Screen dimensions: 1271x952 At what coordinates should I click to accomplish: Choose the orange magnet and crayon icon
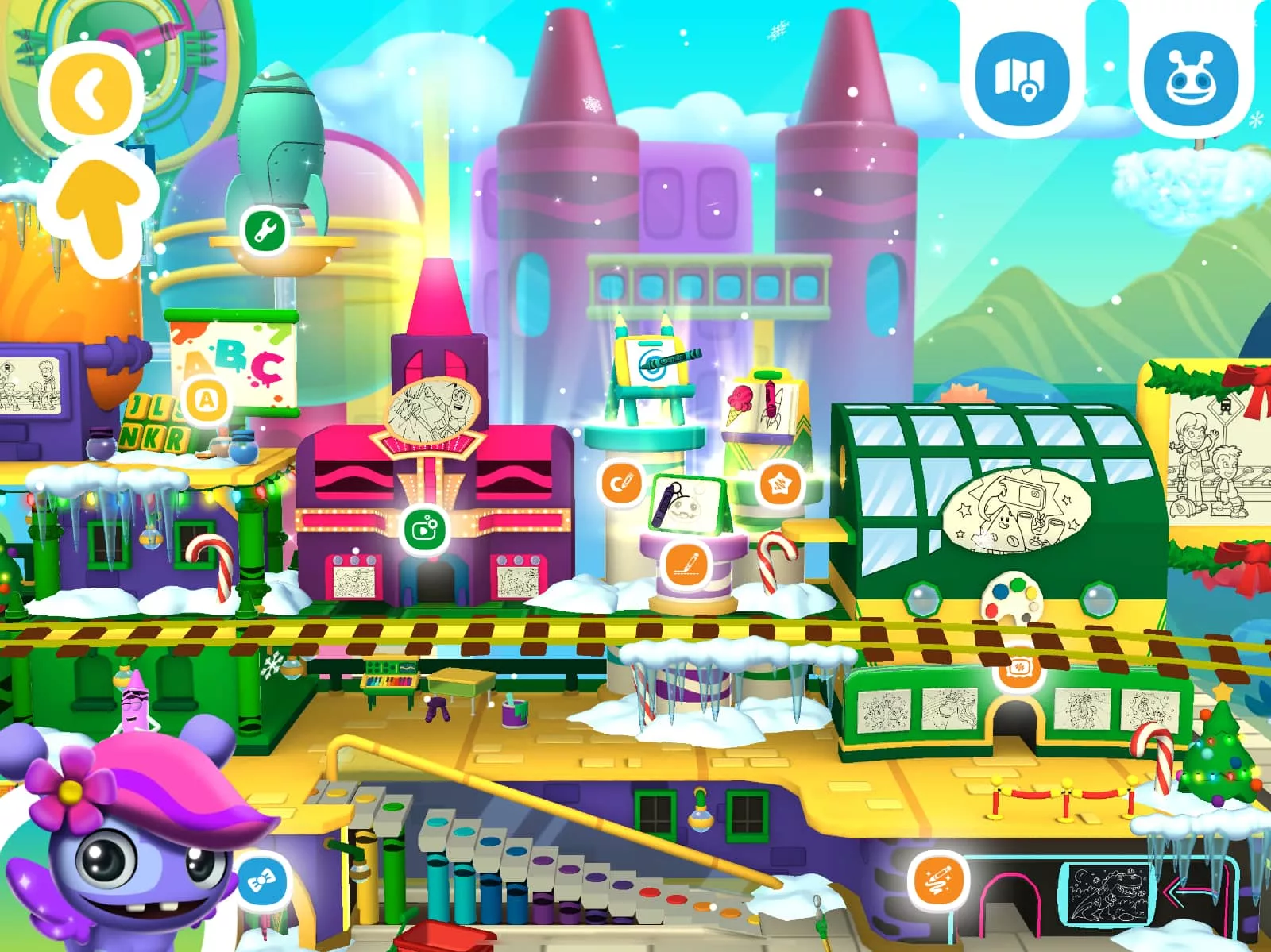(621, 483)
